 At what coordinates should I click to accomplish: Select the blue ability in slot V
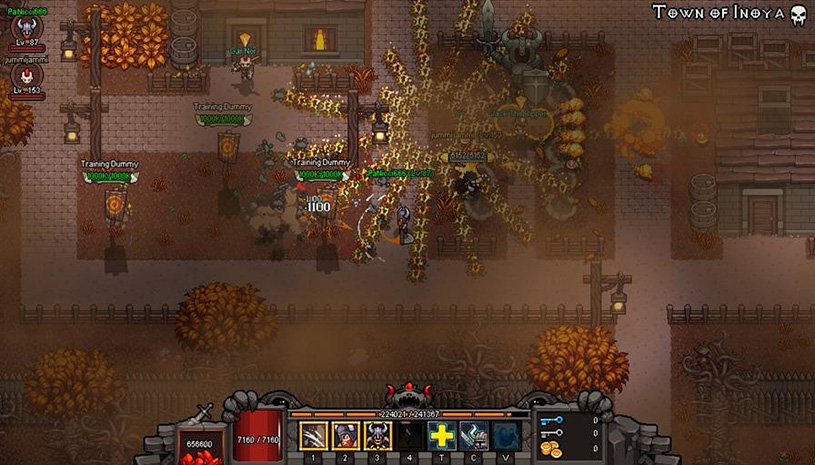505,436
